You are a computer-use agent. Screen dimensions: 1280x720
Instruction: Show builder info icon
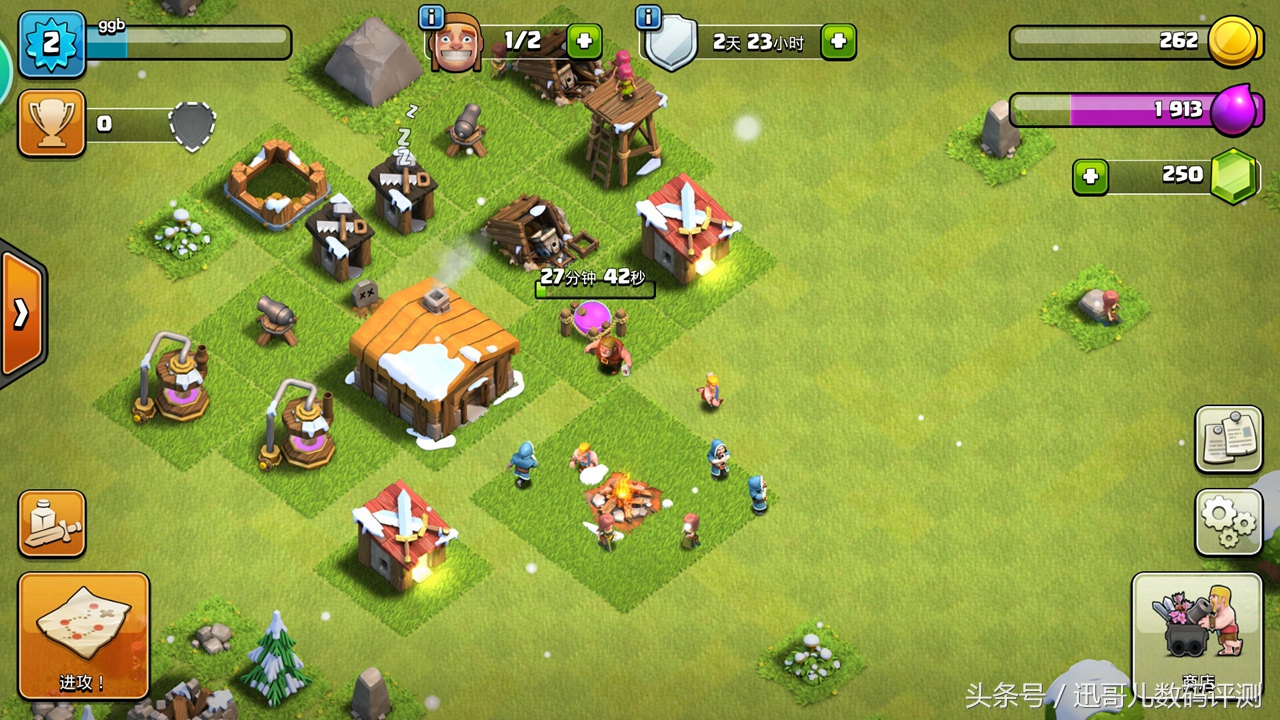(432, 17)
